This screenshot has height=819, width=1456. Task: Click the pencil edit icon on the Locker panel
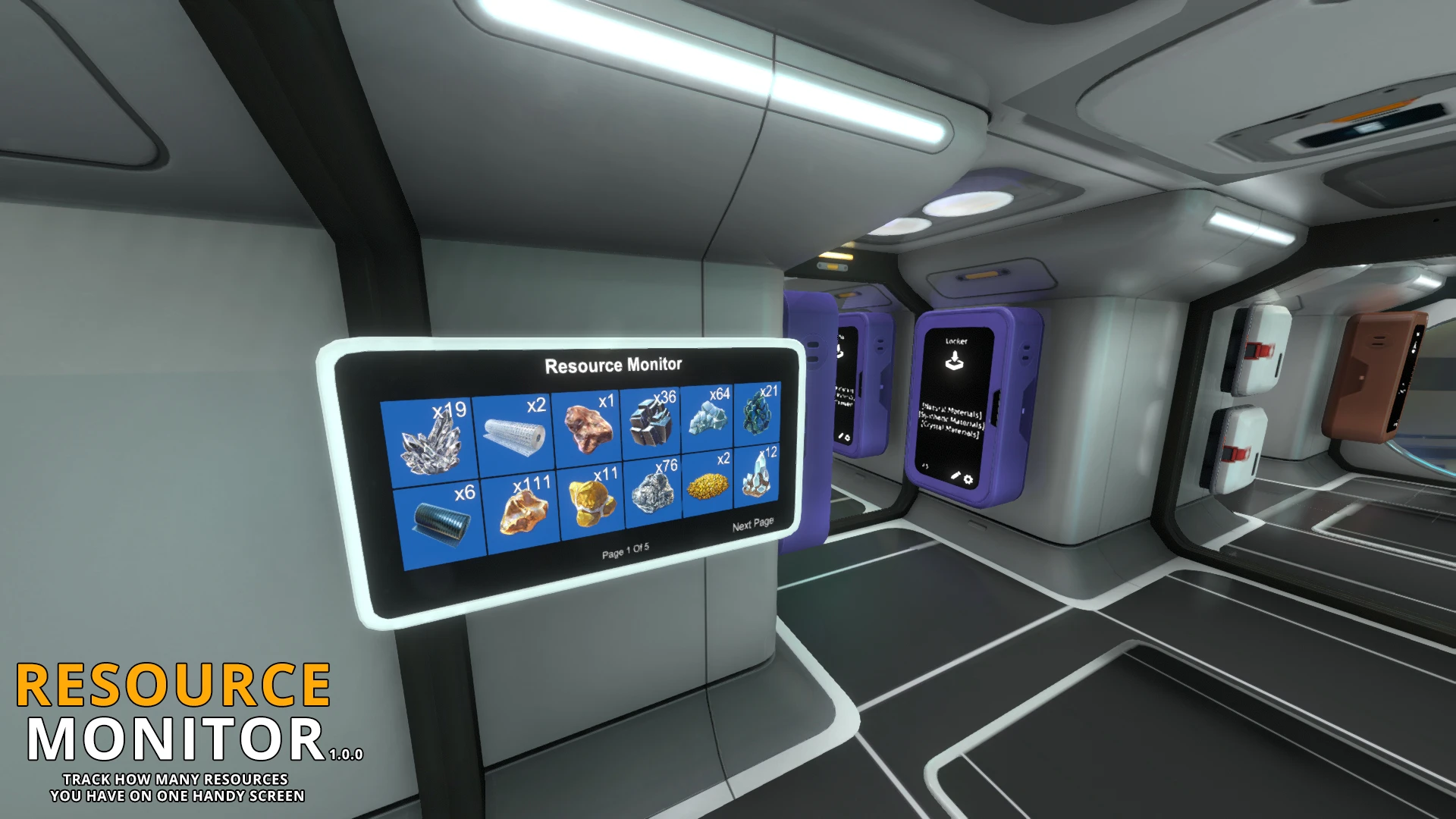956,476
